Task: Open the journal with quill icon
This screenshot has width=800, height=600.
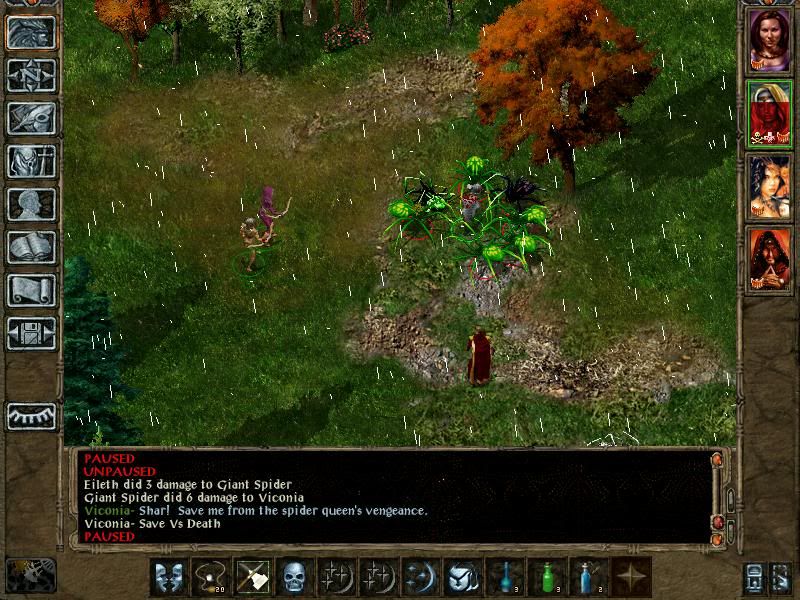Action: (x=31, y=118)
